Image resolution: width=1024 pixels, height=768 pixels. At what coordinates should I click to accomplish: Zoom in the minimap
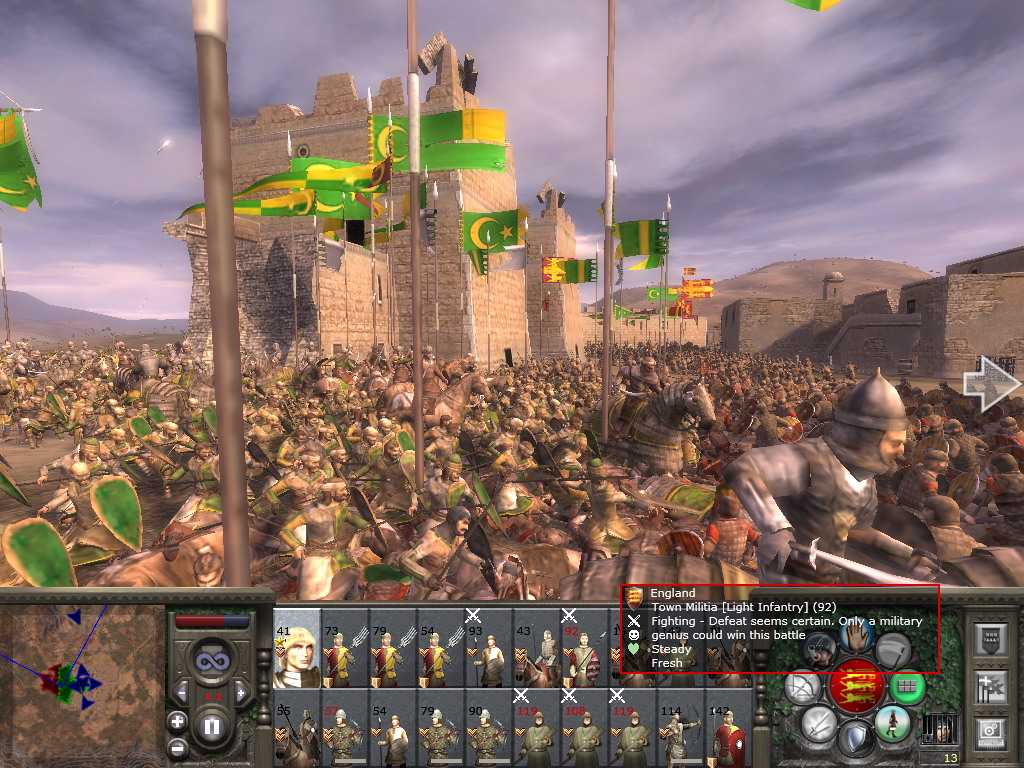[177, 721]
